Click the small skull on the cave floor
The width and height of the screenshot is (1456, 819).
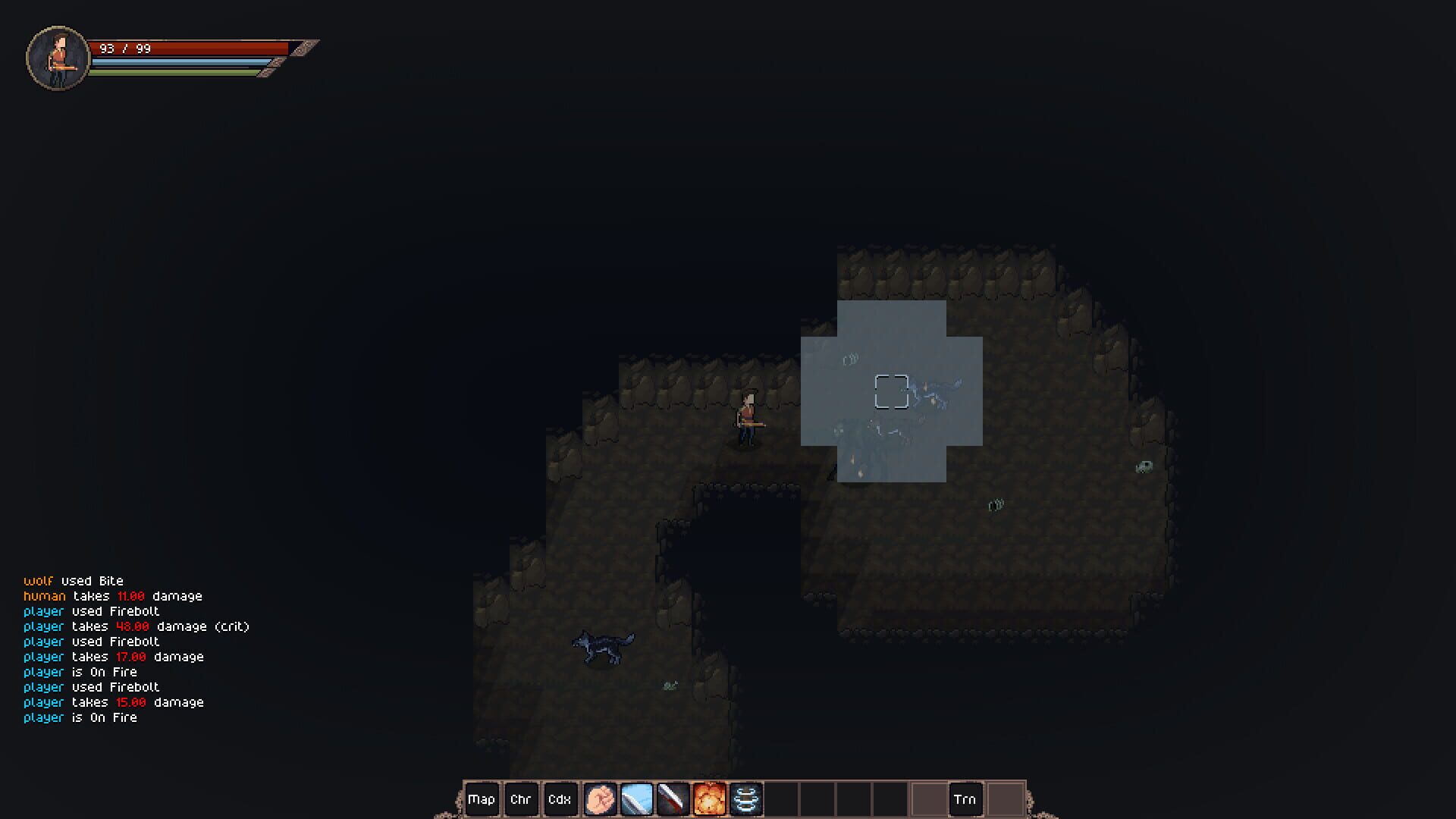point(1142,469)
